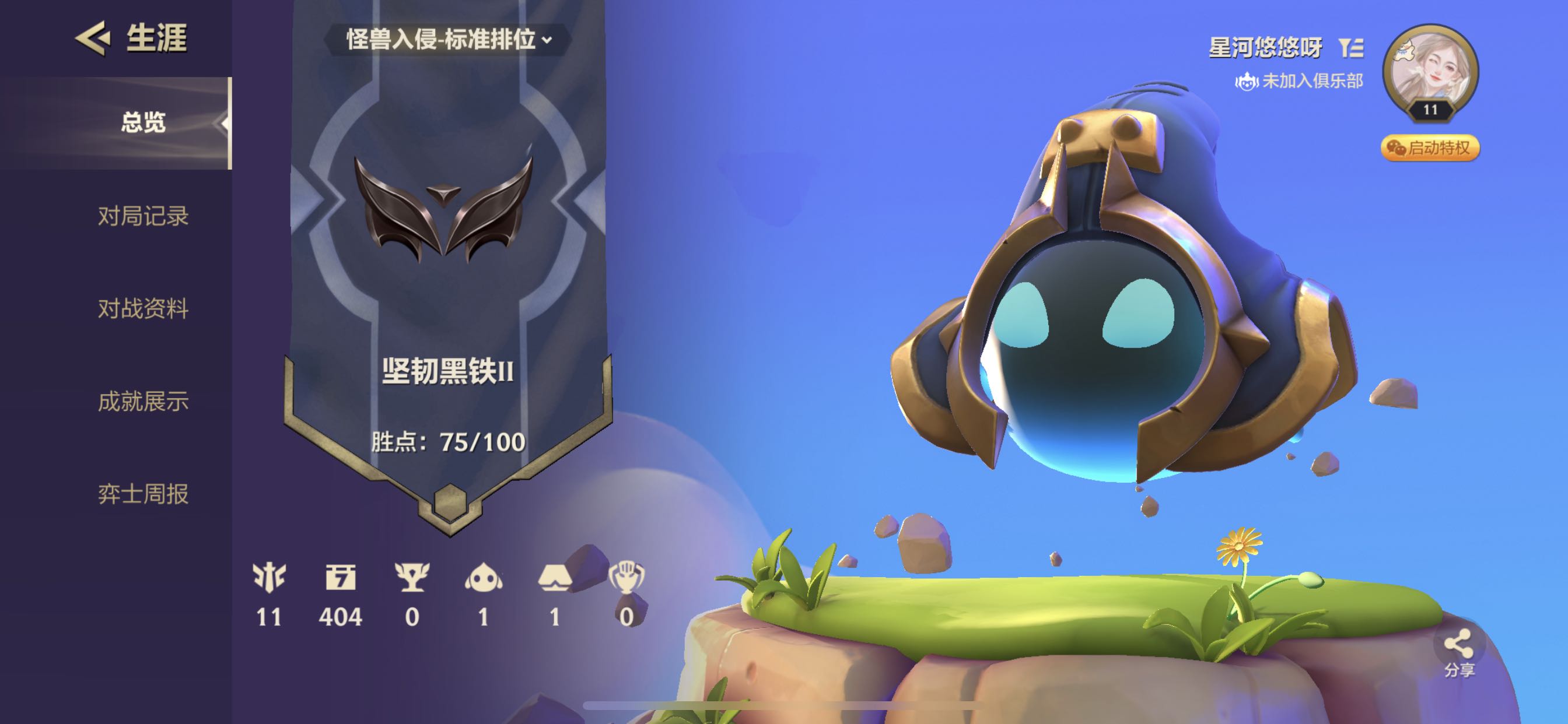
Task: Show the 成就展示 achievements tab
Action: pos(143,402)
